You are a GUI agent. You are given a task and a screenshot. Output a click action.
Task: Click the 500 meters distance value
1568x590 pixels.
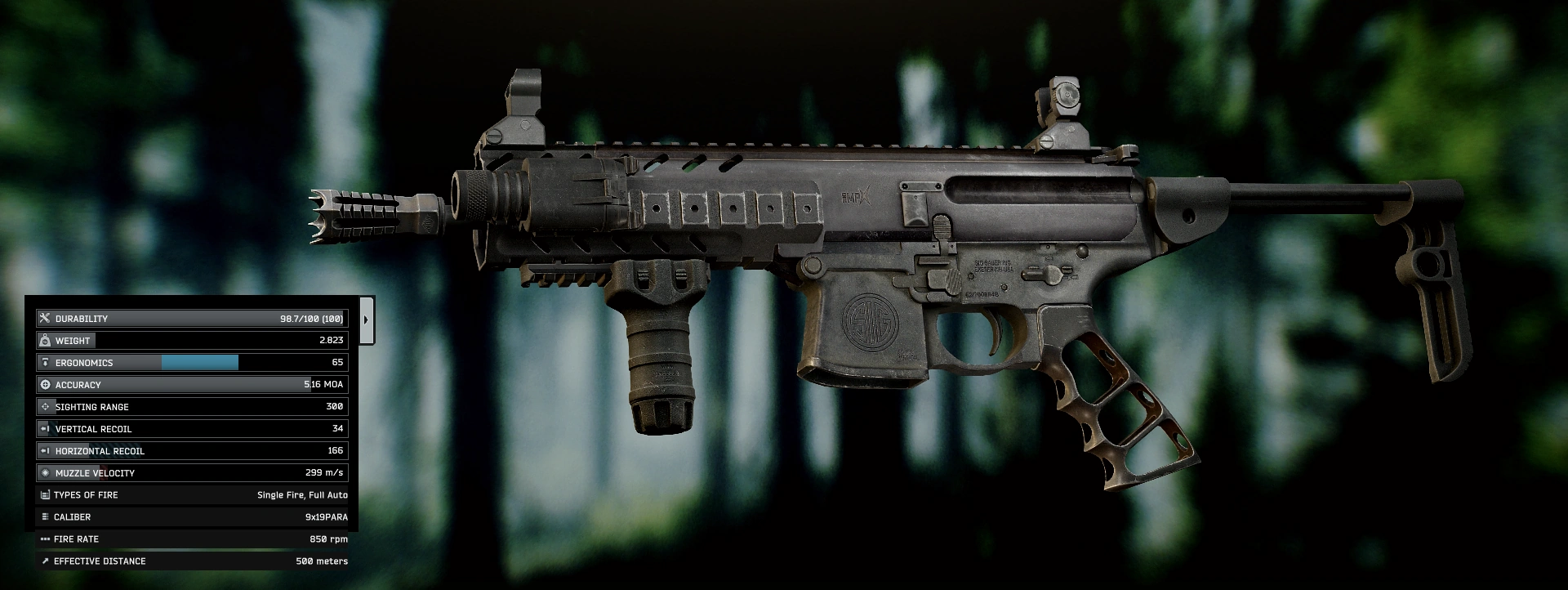click(x=322, y=561)
